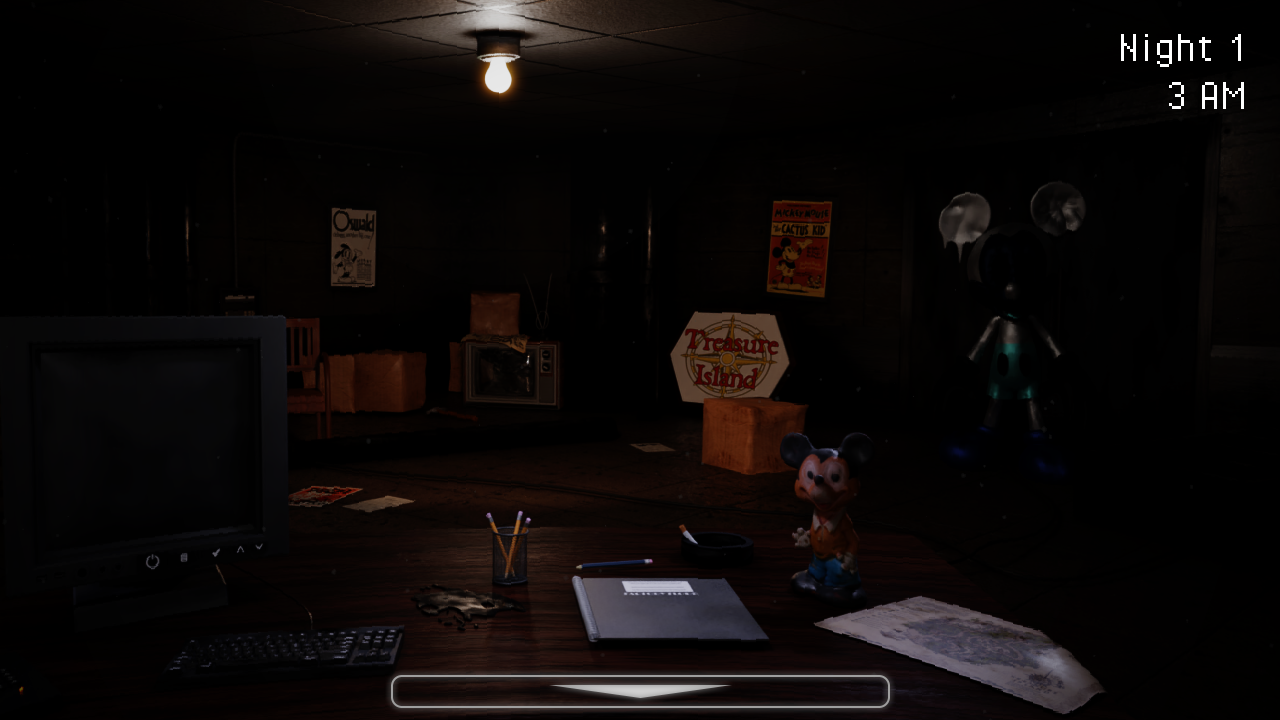
Task: Select the Oswald poster on the wall
Action: (x=352, y=245)
